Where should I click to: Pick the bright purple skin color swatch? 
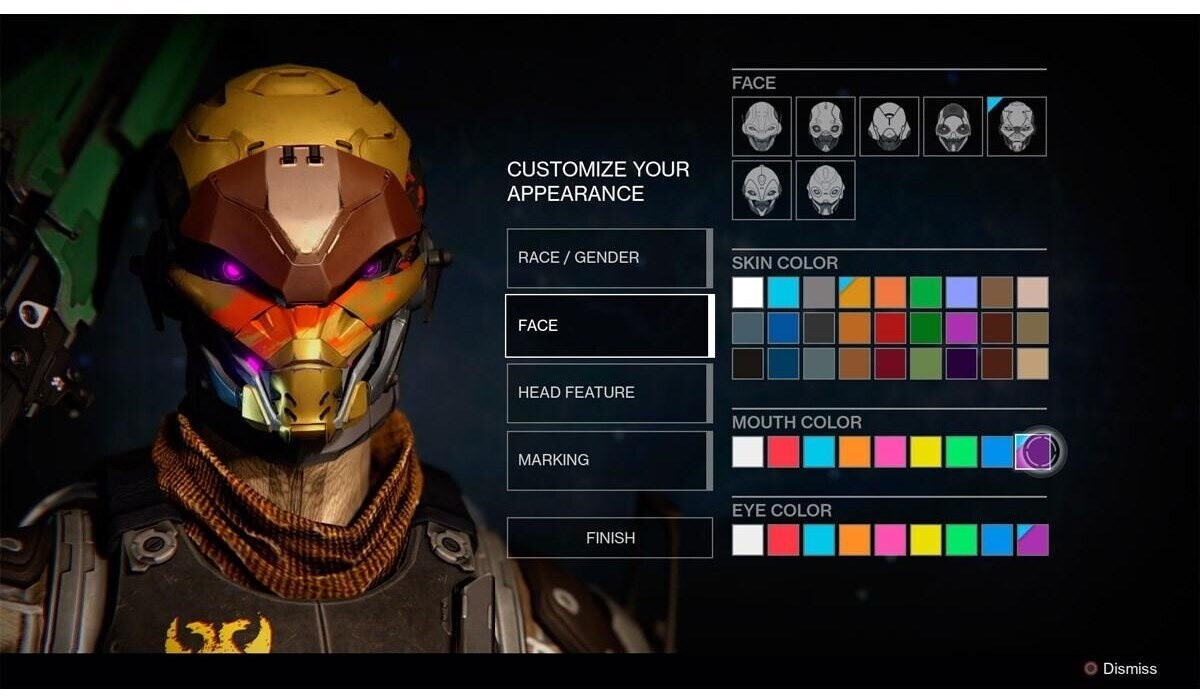[x=961, y=328]
